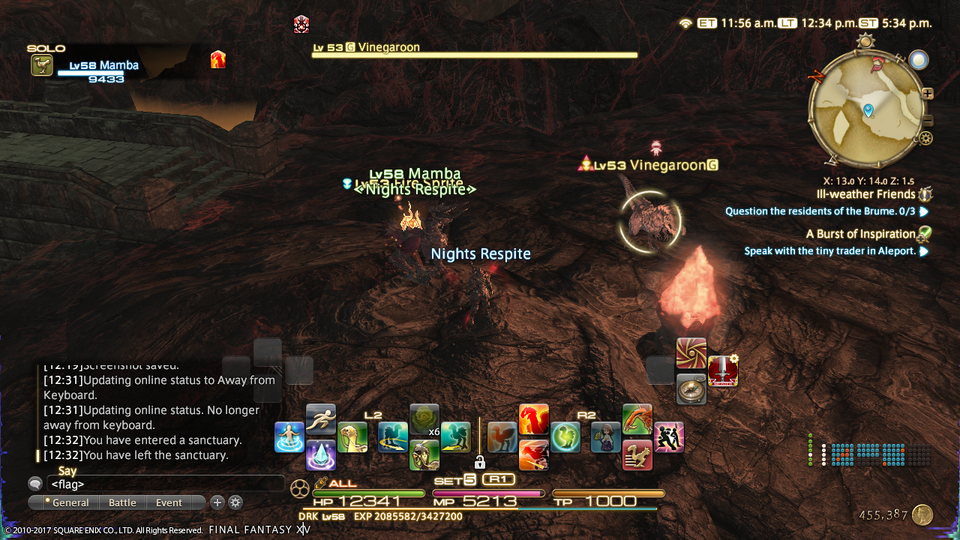Switch to the Battle chat tab
960x540 pixels.
pyautogui.click(x=122, y=502)
